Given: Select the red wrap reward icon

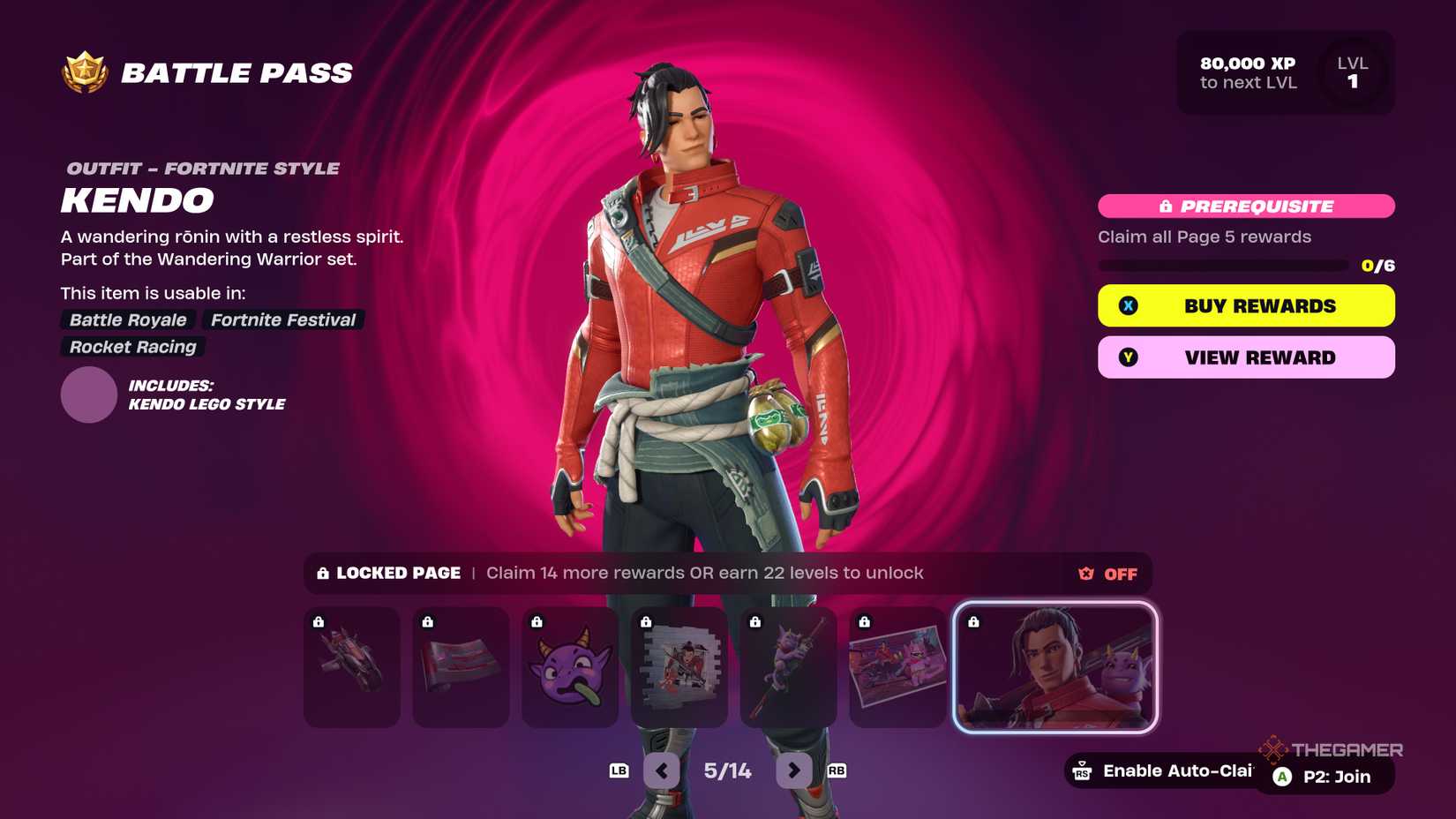Looking at the screenshot, I should (x=461, y=668).
